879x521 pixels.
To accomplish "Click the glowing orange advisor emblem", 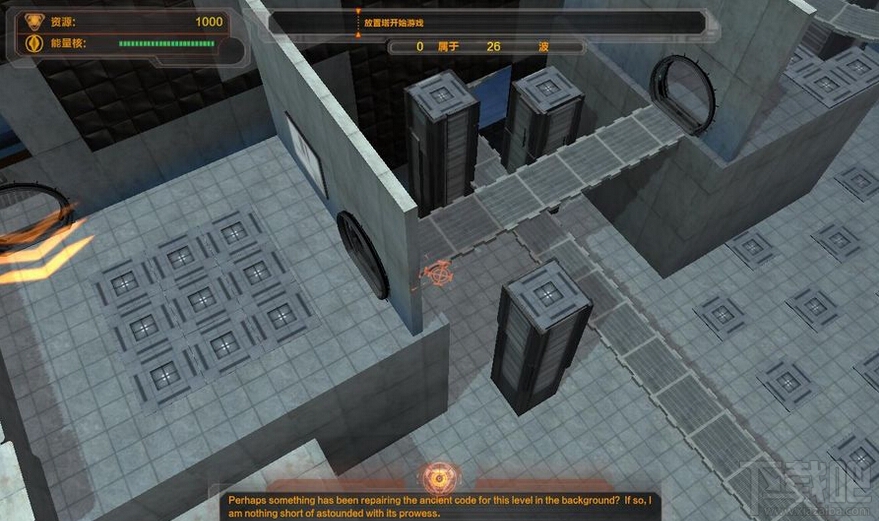I will point(438,475).
